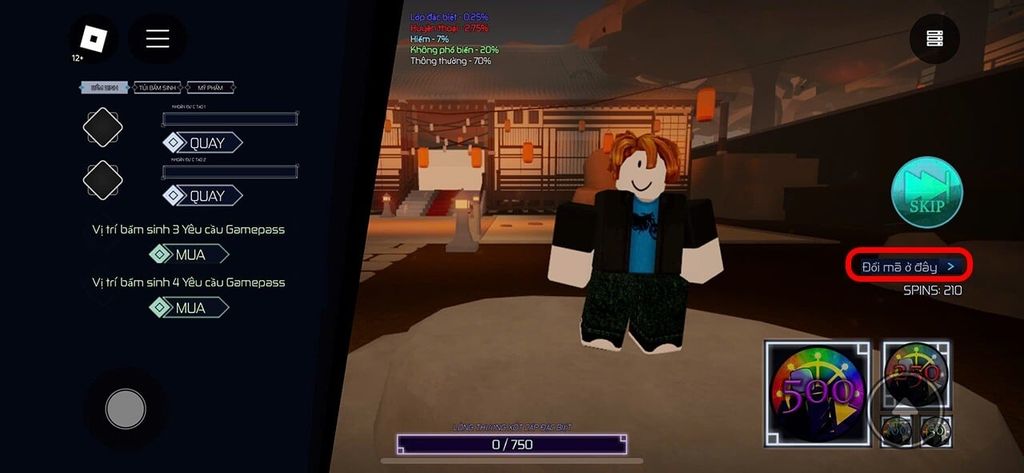Buy innate slot 3 with MUA
This screenshot has width=1024, height=473.
[x=187, y=255]
